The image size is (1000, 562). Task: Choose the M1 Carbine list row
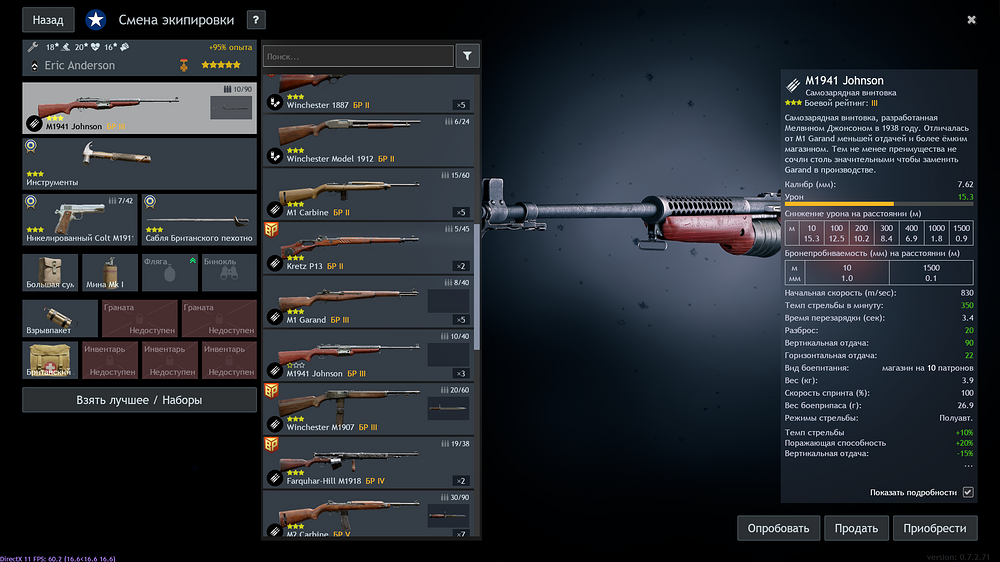[367, 194]
